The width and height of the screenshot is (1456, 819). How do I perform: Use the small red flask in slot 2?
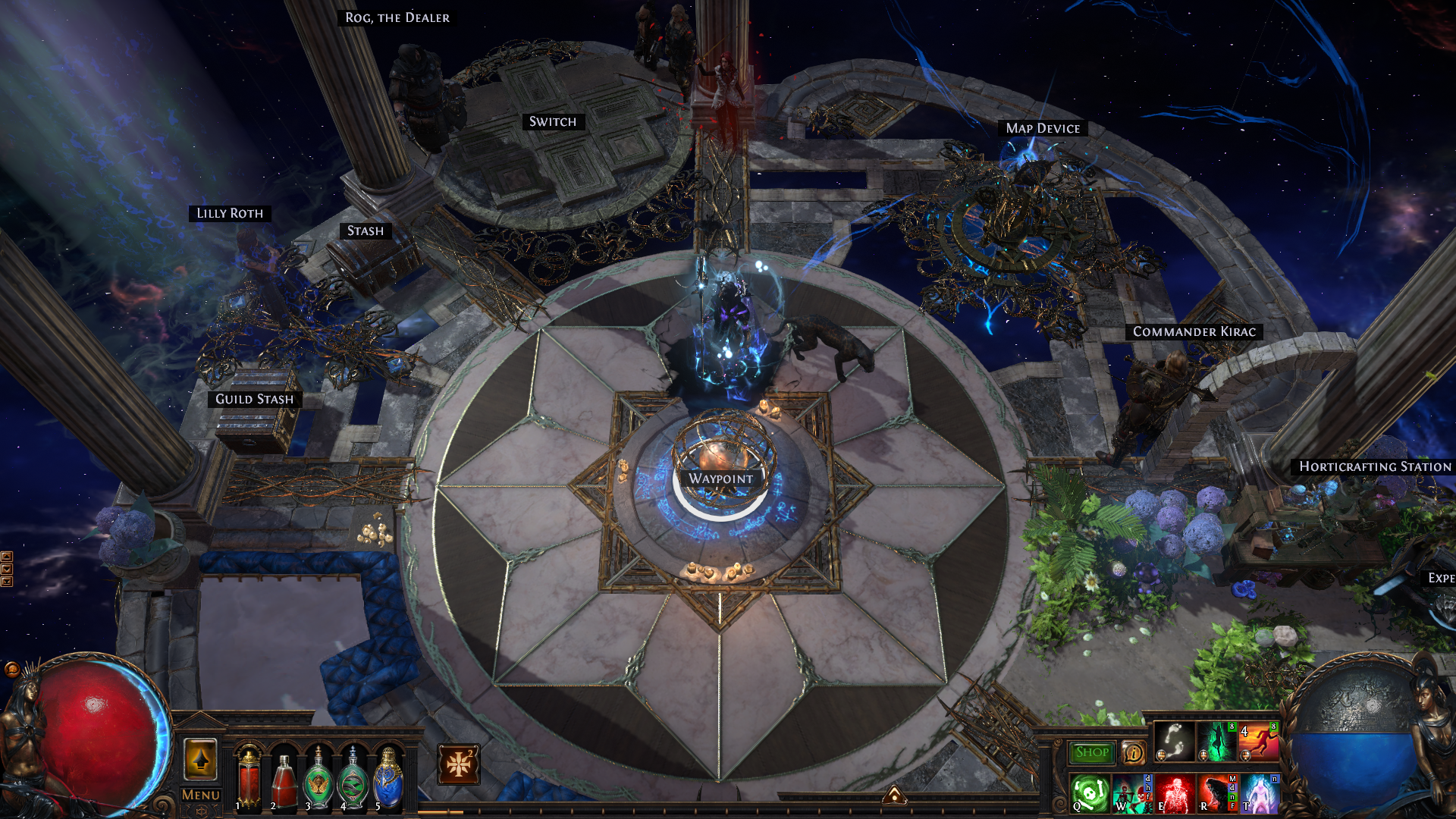tap(284, 781)
